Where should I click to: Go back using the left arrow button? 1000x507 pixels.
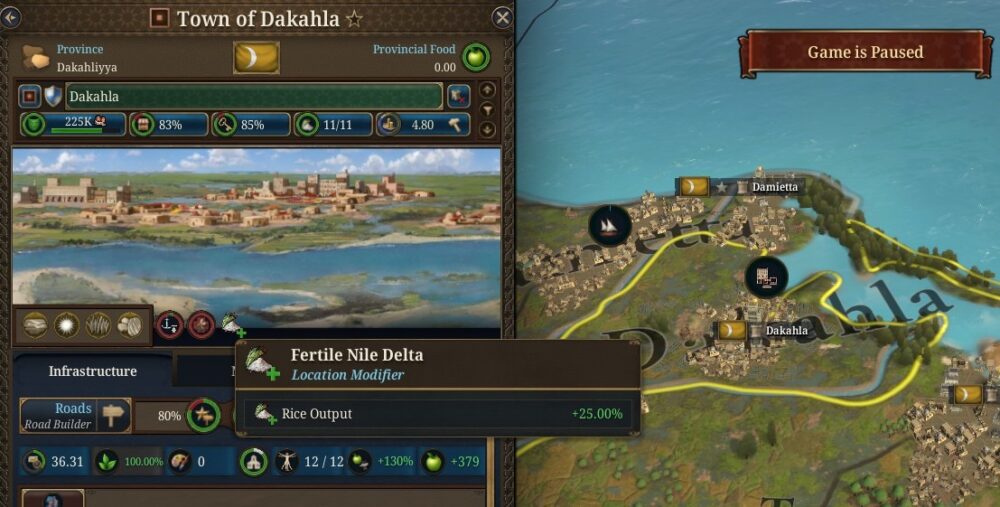pyautogui.click(x=11, y=17)
